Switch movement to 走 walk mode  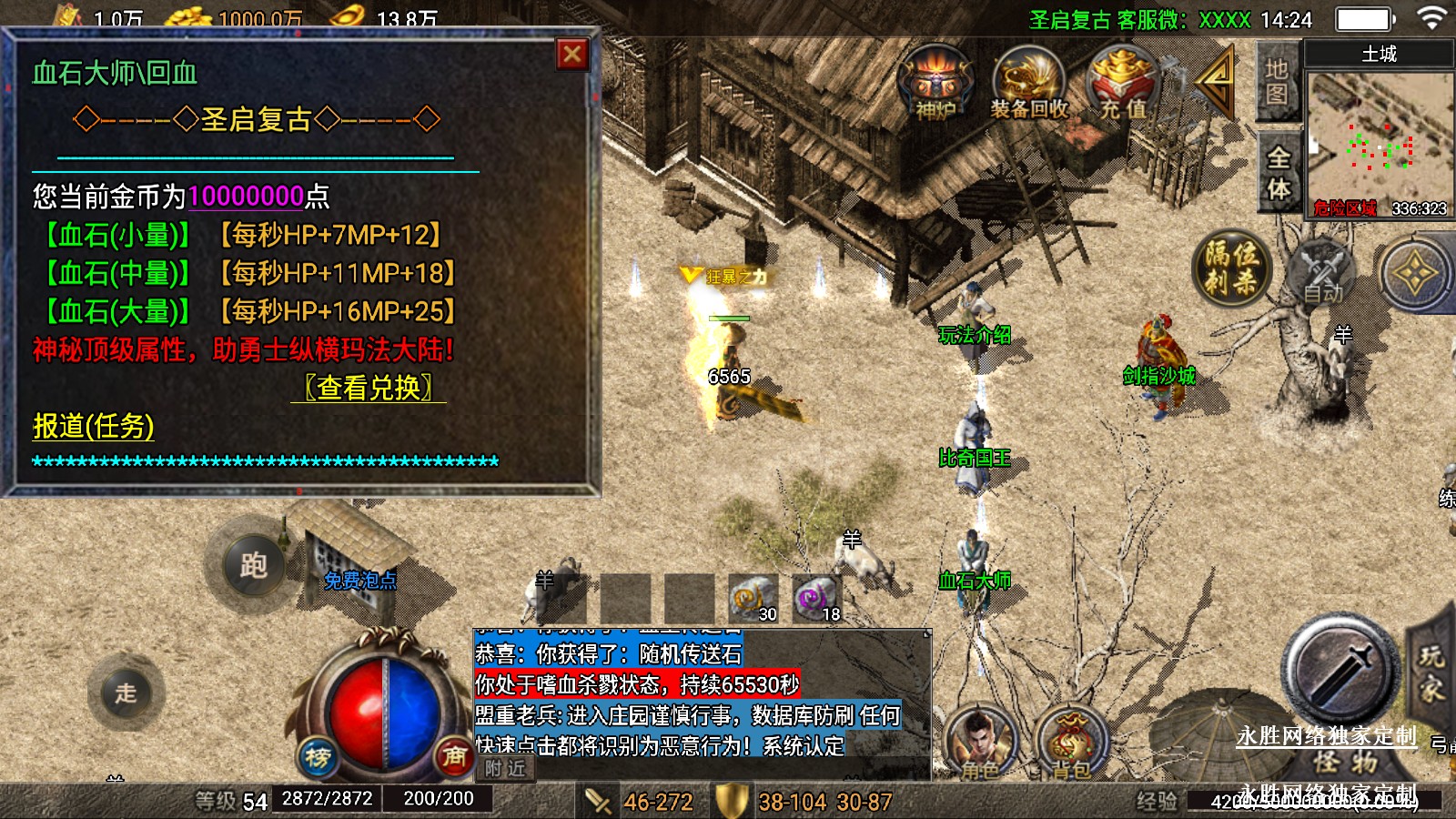coord(126,693)
